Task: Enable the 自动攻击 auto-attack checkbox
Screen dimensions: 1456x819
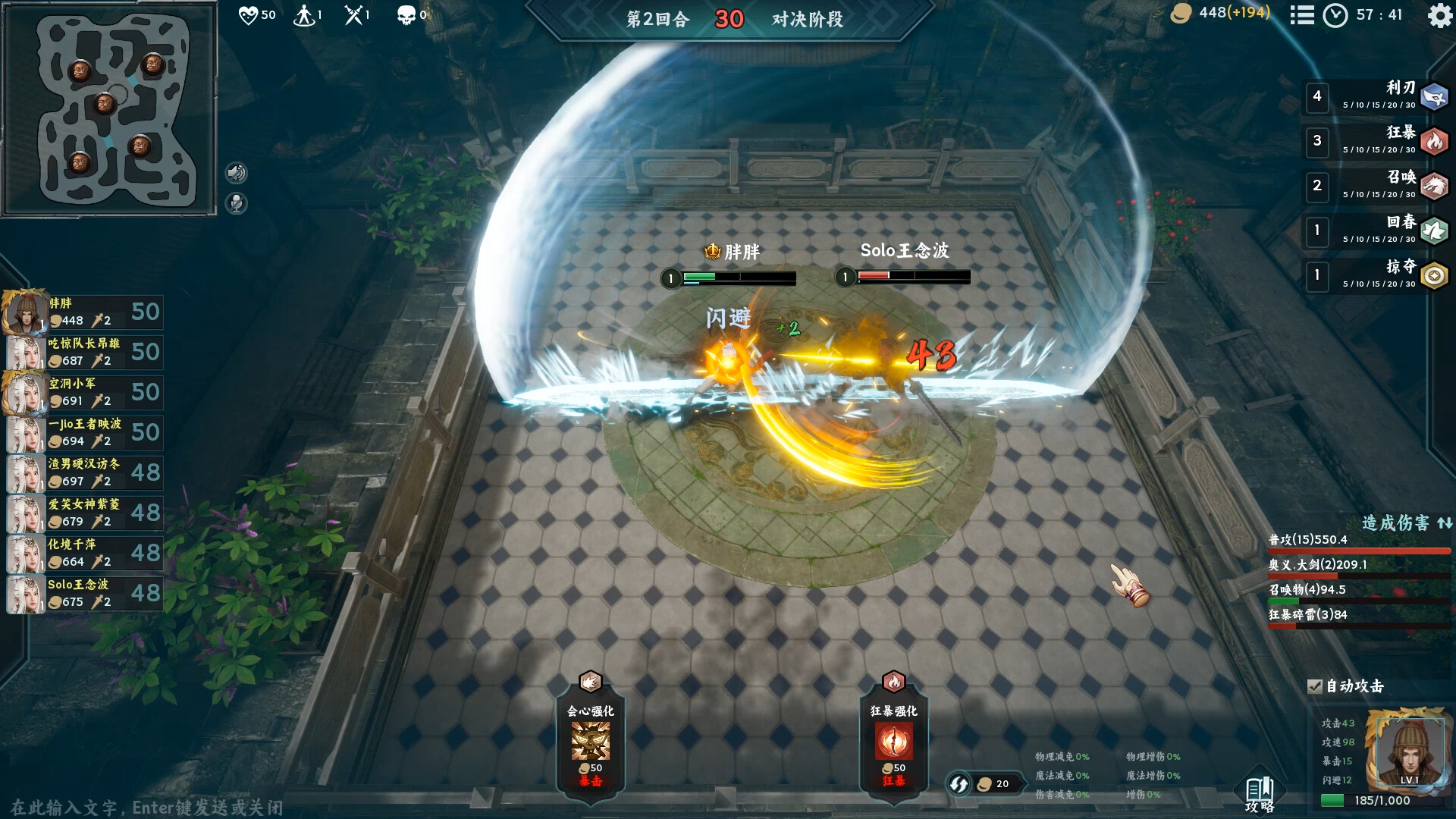Action: 1315,686
